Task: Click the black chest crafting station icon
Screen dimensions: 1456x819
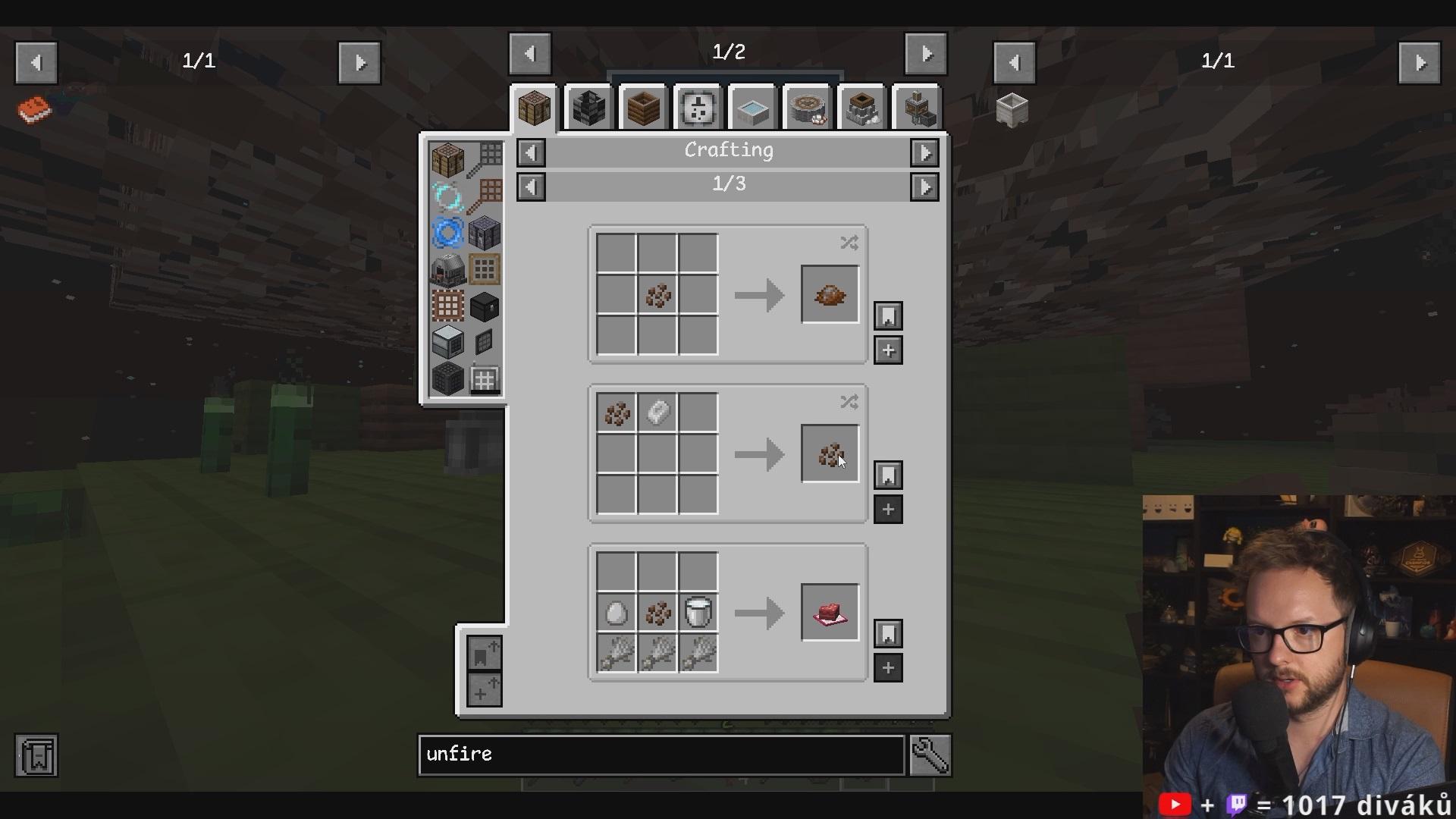Action: point(485,307)
